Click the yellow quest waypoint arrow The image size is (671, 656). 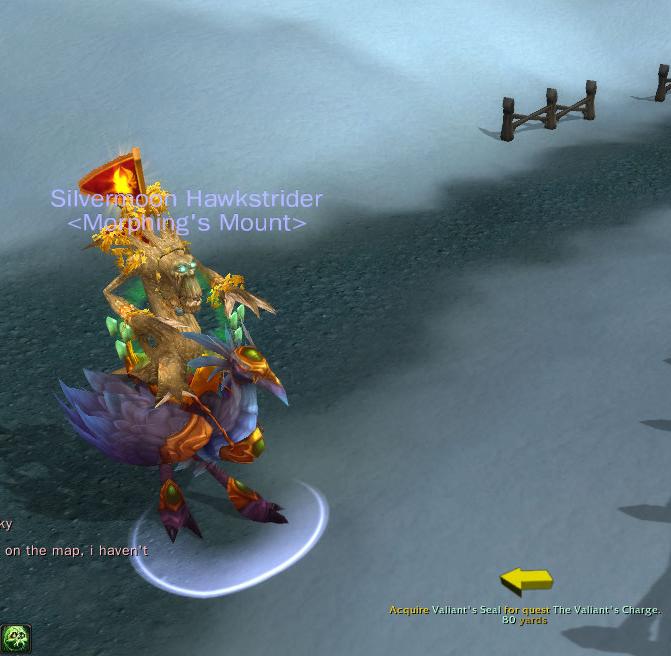(x=526, y=580)
